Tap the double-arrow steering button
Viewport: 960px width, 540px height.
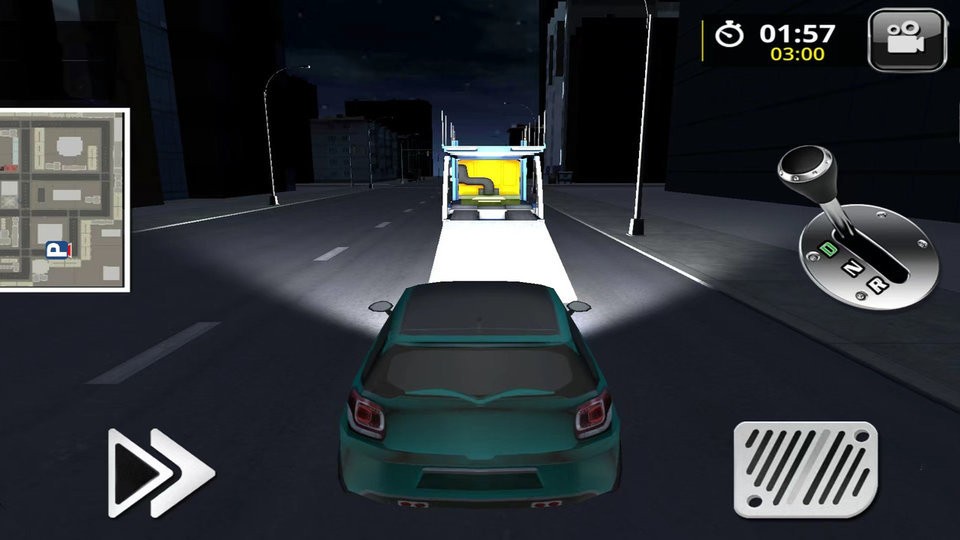pyautogui.click(x=160, y=472)
